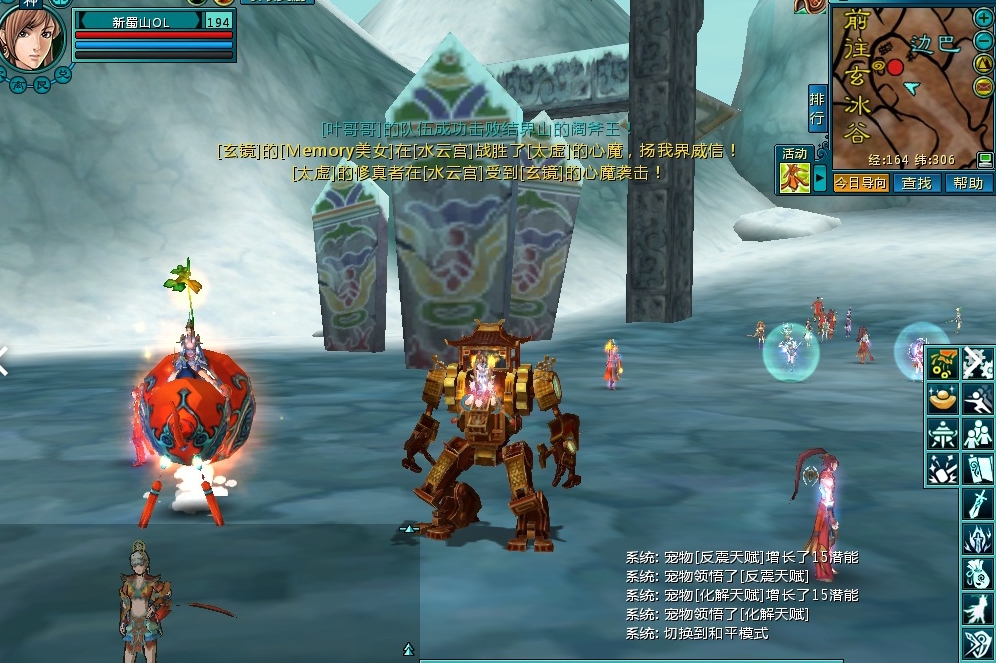Open the 帮助 help button

point(967,183)
